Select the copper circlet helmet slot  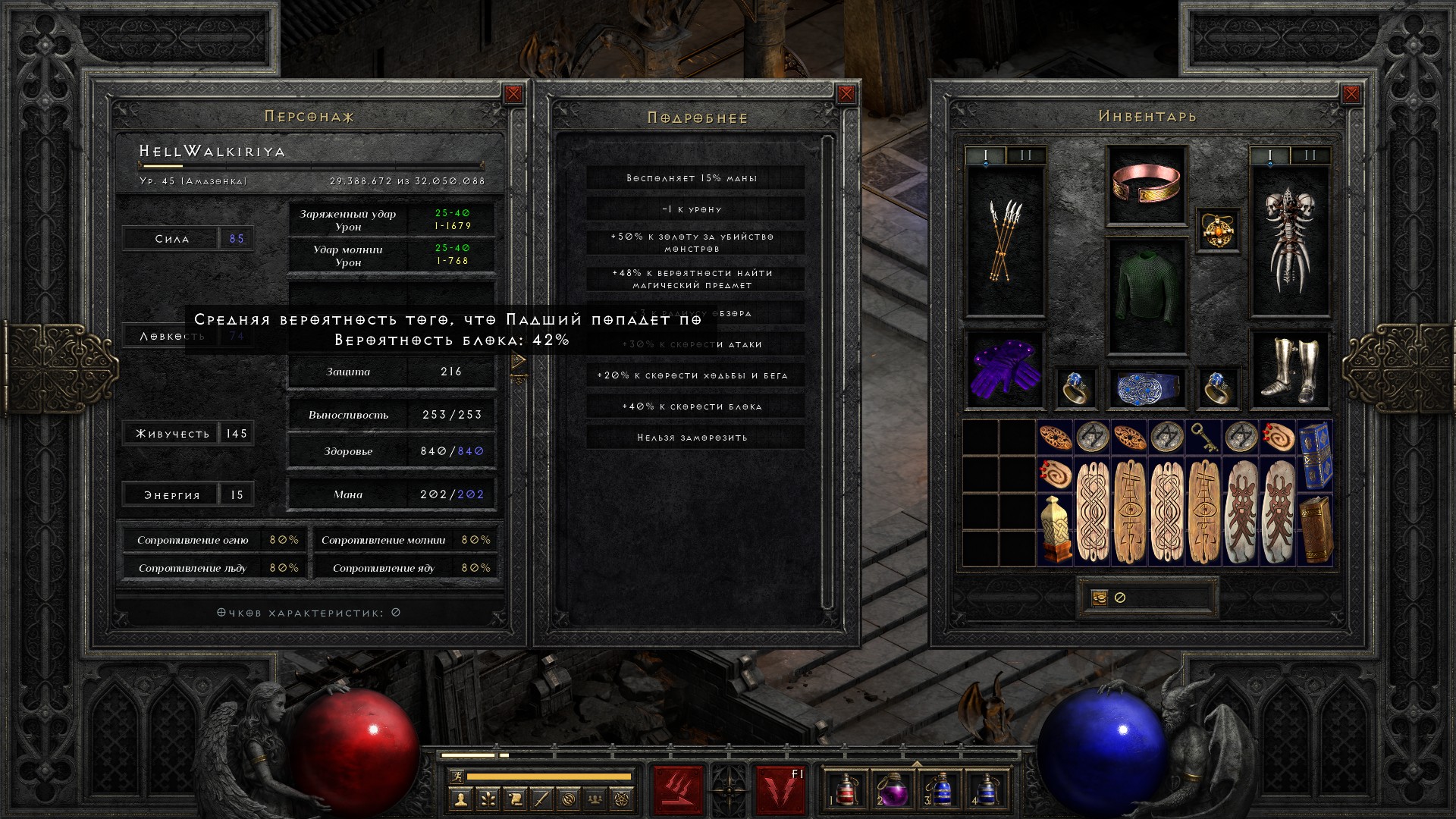pyautogui.click(x=1146, y=185)
